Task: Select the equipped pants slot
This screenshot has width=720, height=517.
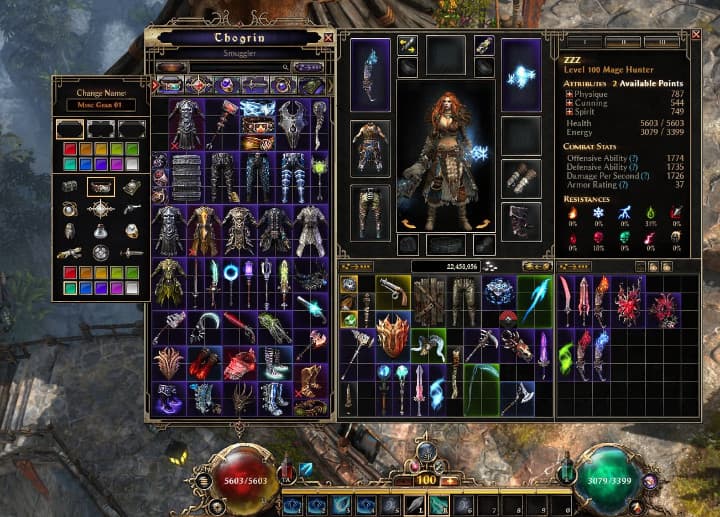Action: [x=370, y=210]
